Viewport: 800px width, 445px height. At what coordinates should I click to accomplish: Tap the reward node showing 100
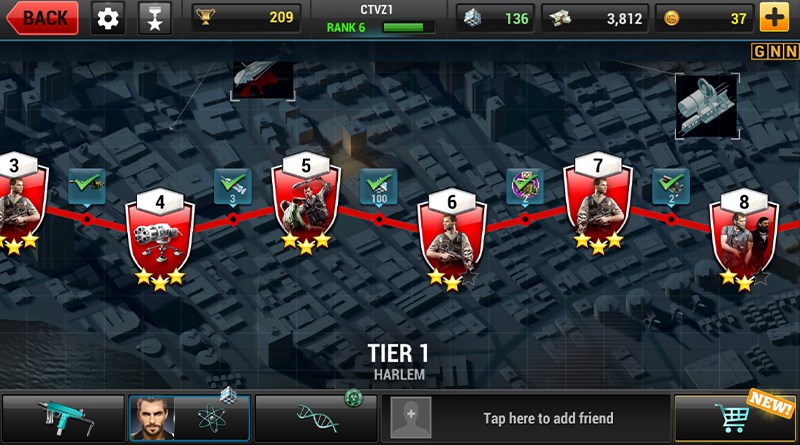tap(378, 187)
